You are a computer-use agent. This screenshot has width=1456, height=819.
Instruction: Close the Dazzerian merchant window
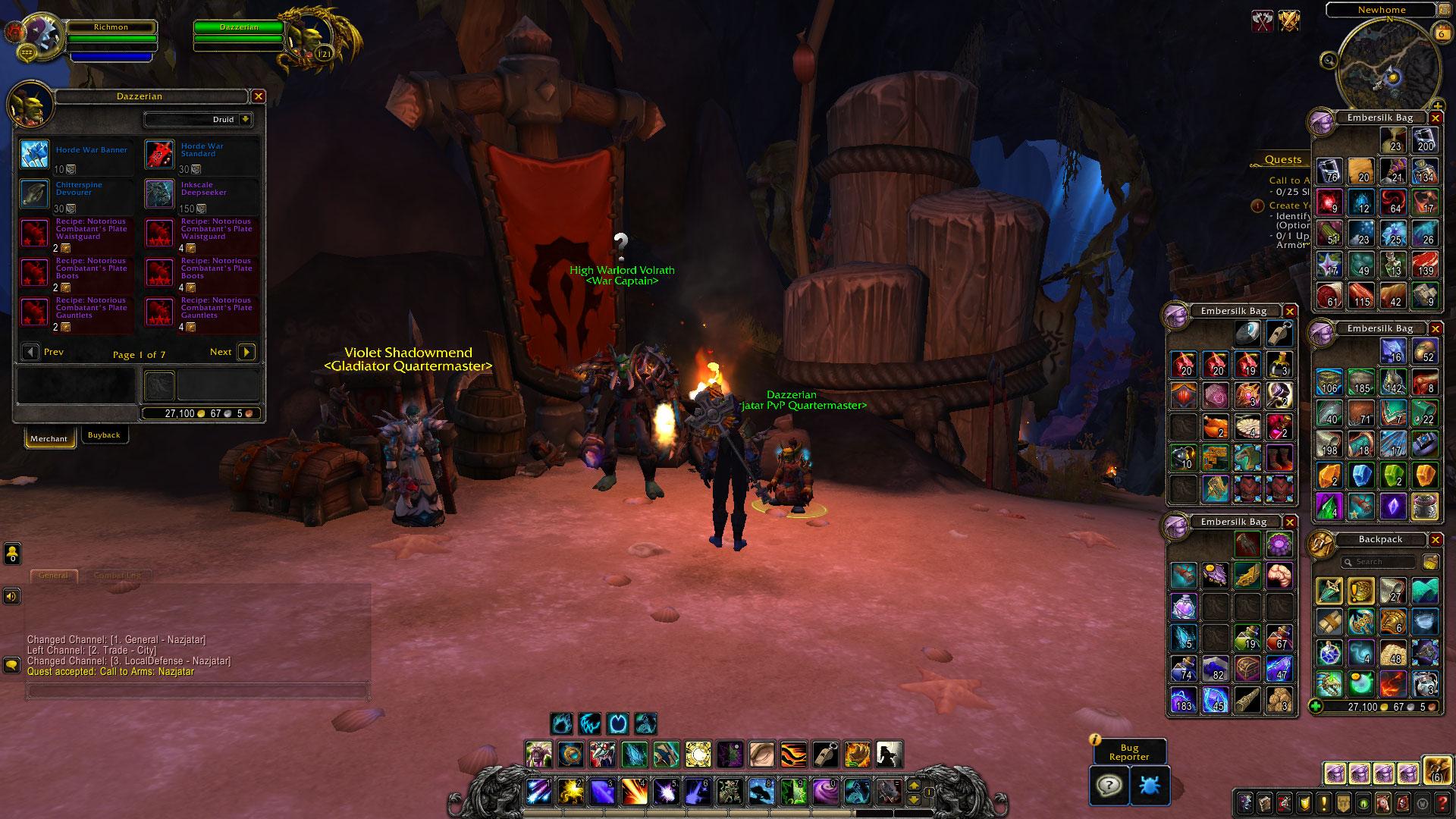coord(259,96)
